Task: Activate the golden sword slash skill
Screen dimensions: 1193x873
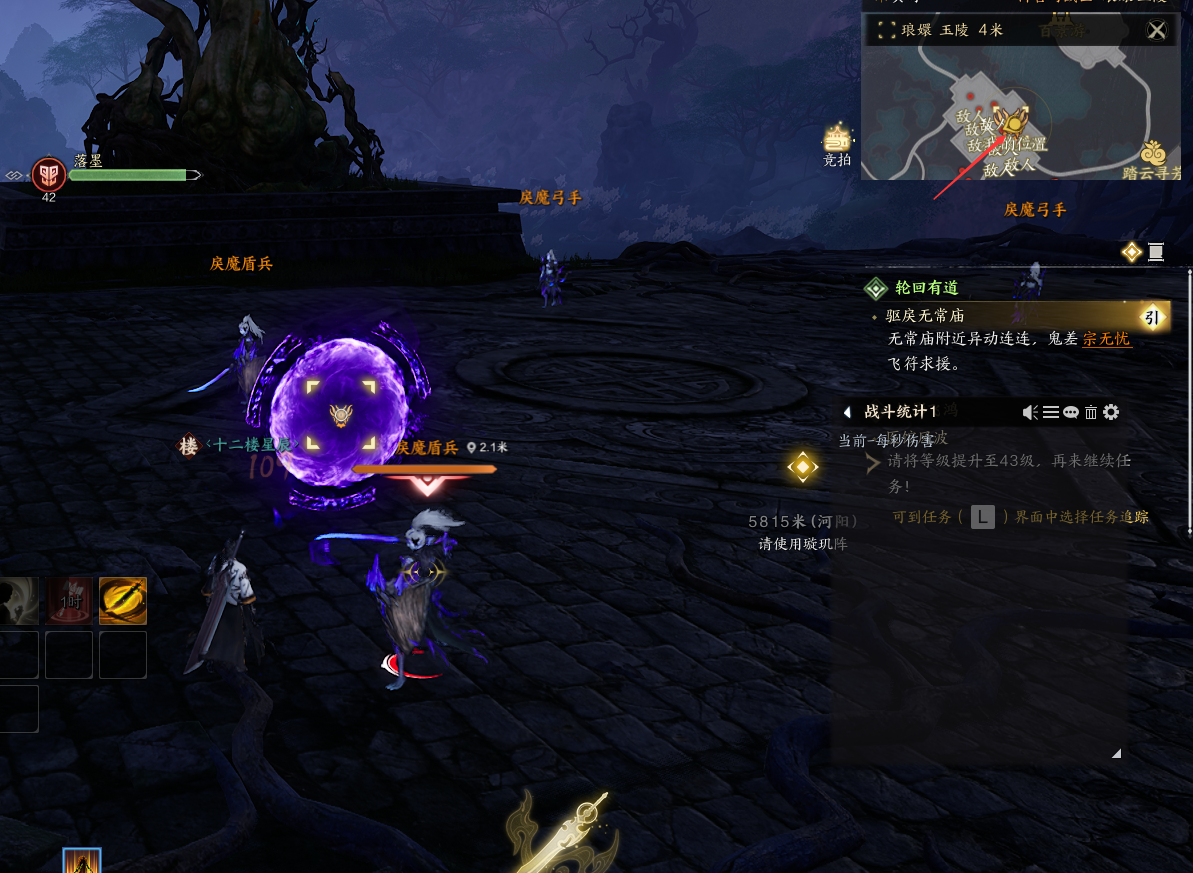Action: 123,600
